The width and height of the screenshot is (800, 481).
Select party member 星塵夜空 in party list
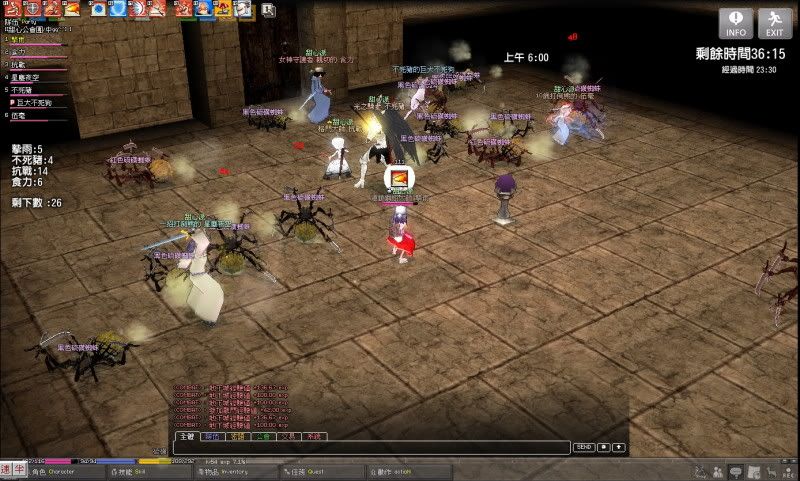pos(25,76)
